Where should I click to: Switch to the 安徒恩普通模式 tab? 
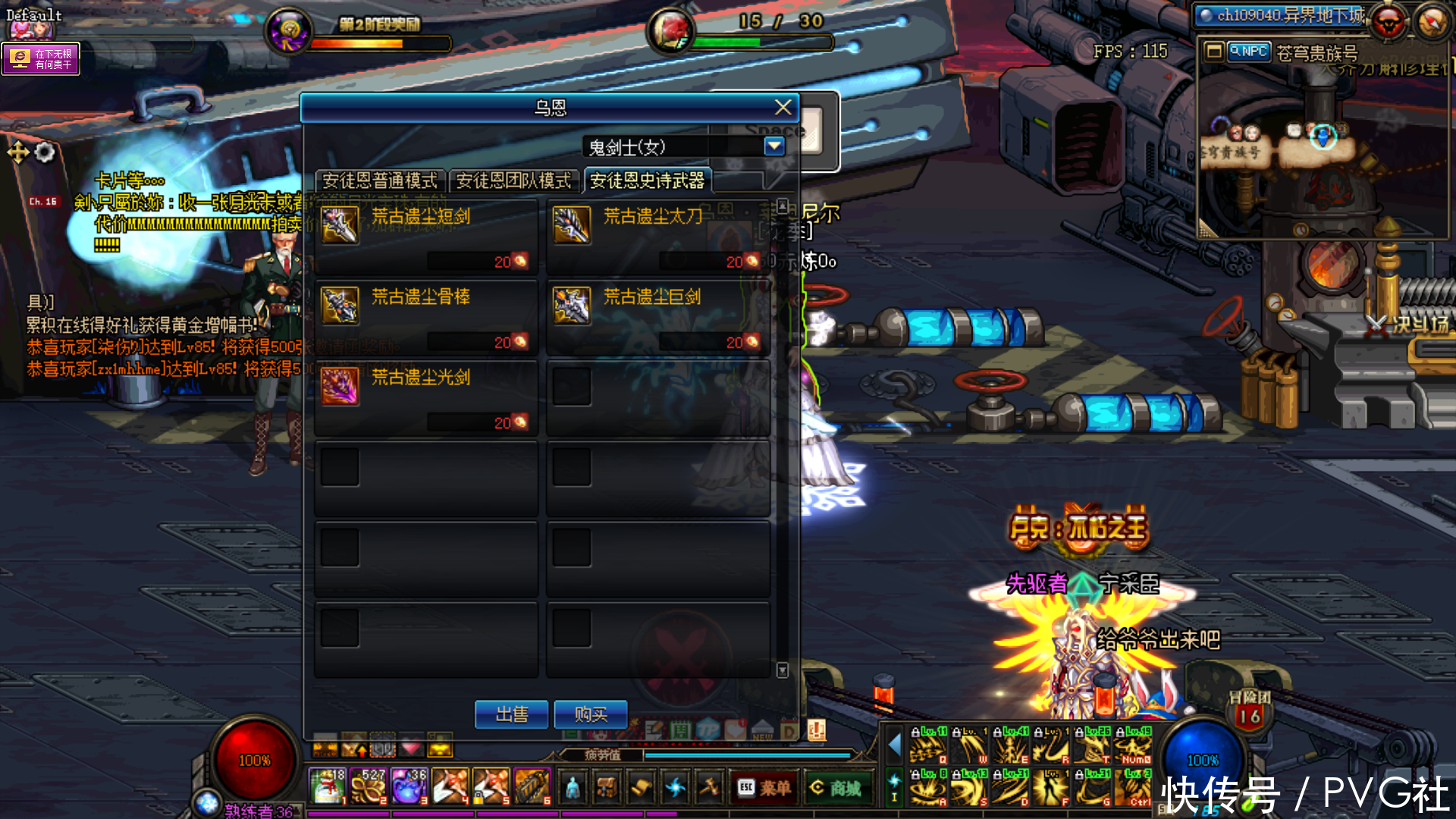pos(380,181)
